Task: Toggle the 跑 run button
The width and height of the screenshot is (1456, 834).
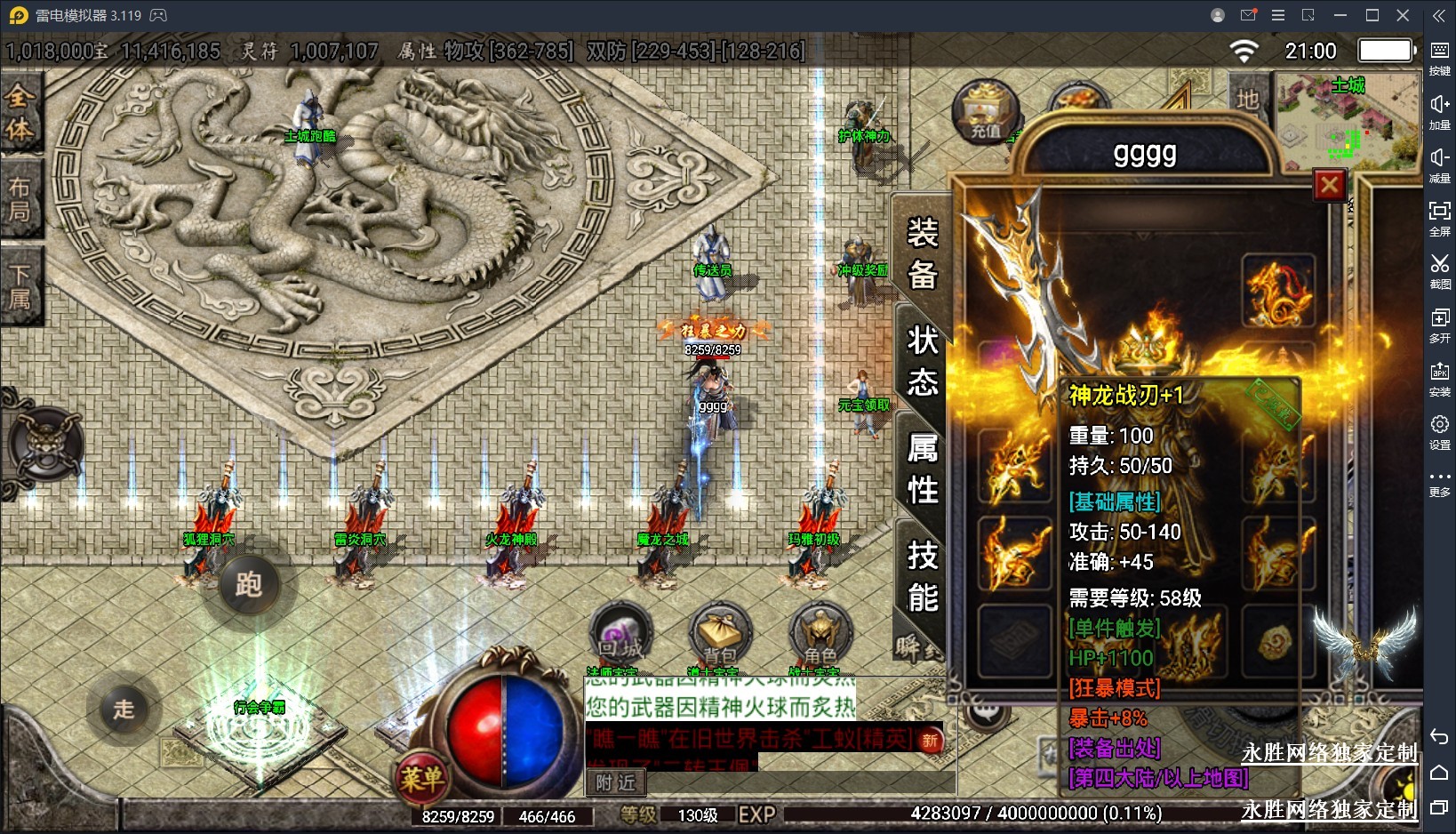Action: [248, 584]
